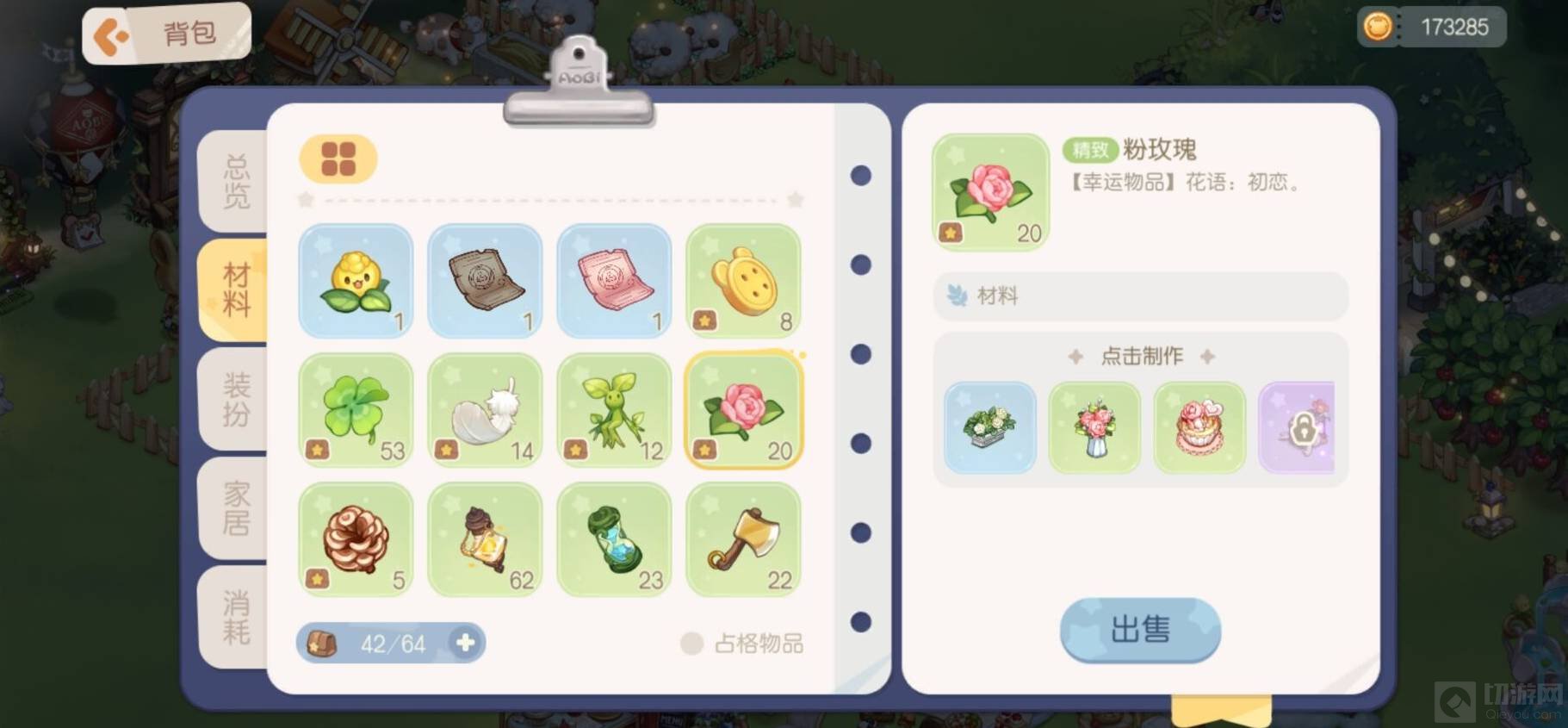
Task: Select the blue hourglass item slot
Action: [x=614, y=539]
